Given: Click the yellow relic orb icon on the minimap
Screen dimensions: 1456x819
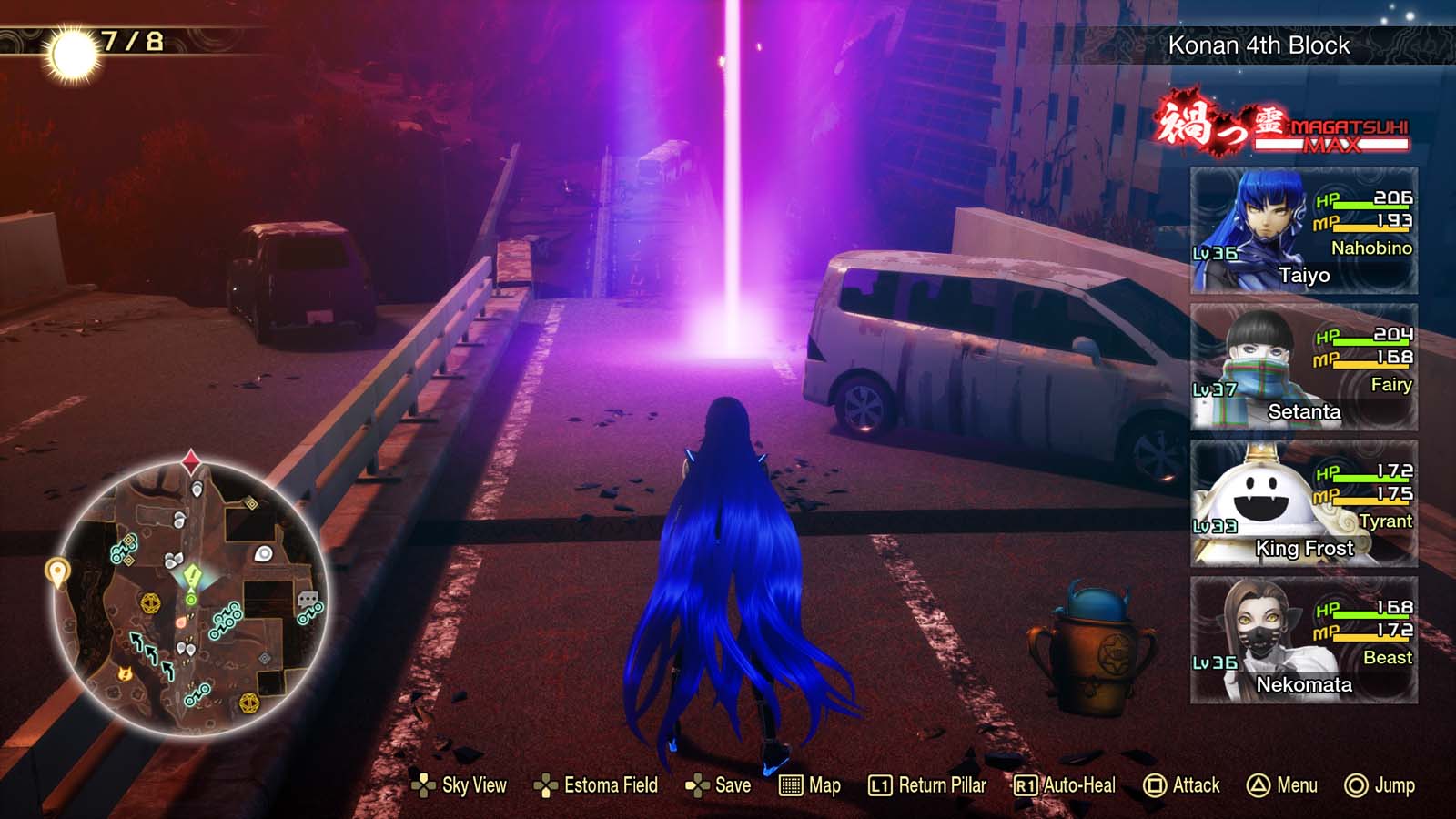Looking at the screenshot, I should (x=150, y=601).
